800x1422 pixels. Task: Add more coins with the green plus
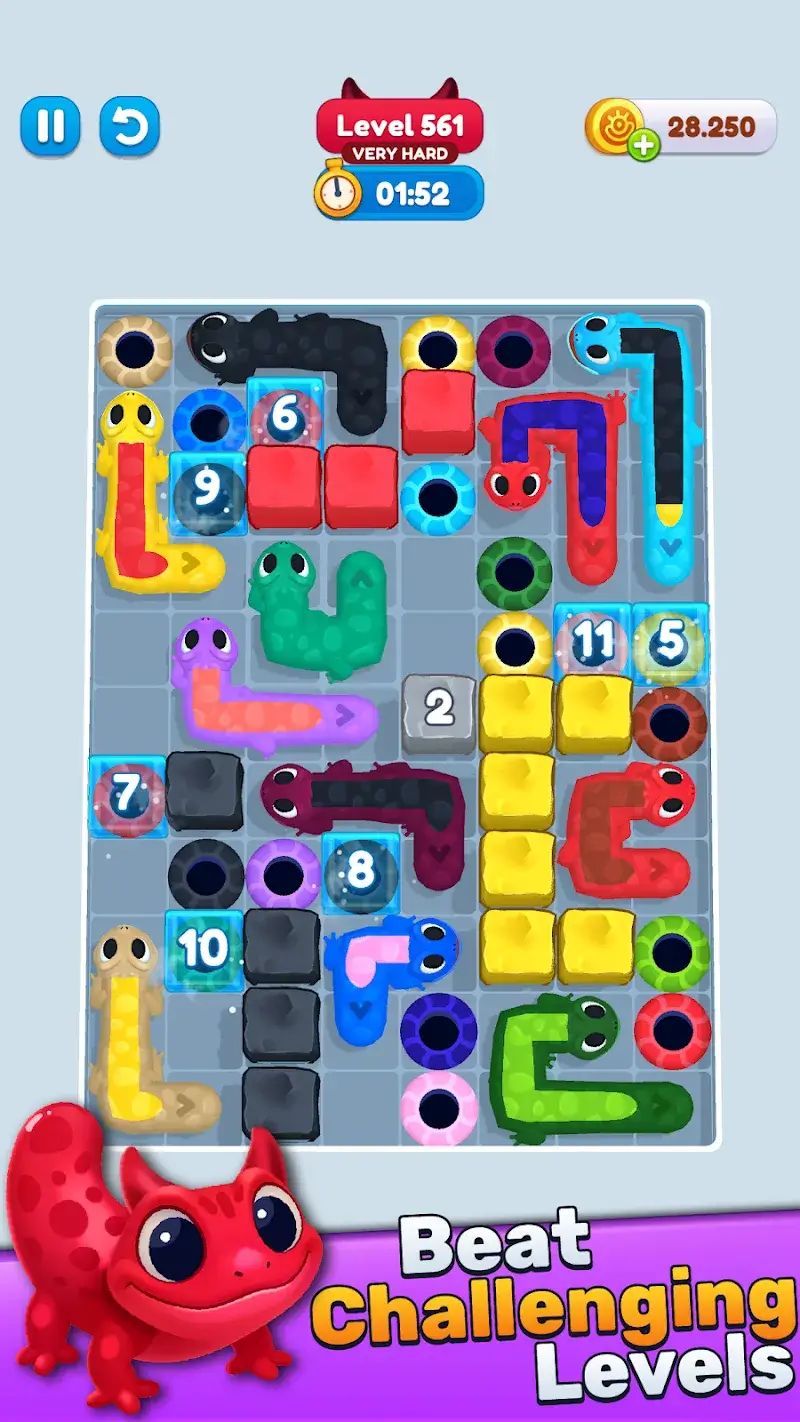(645, 146)
